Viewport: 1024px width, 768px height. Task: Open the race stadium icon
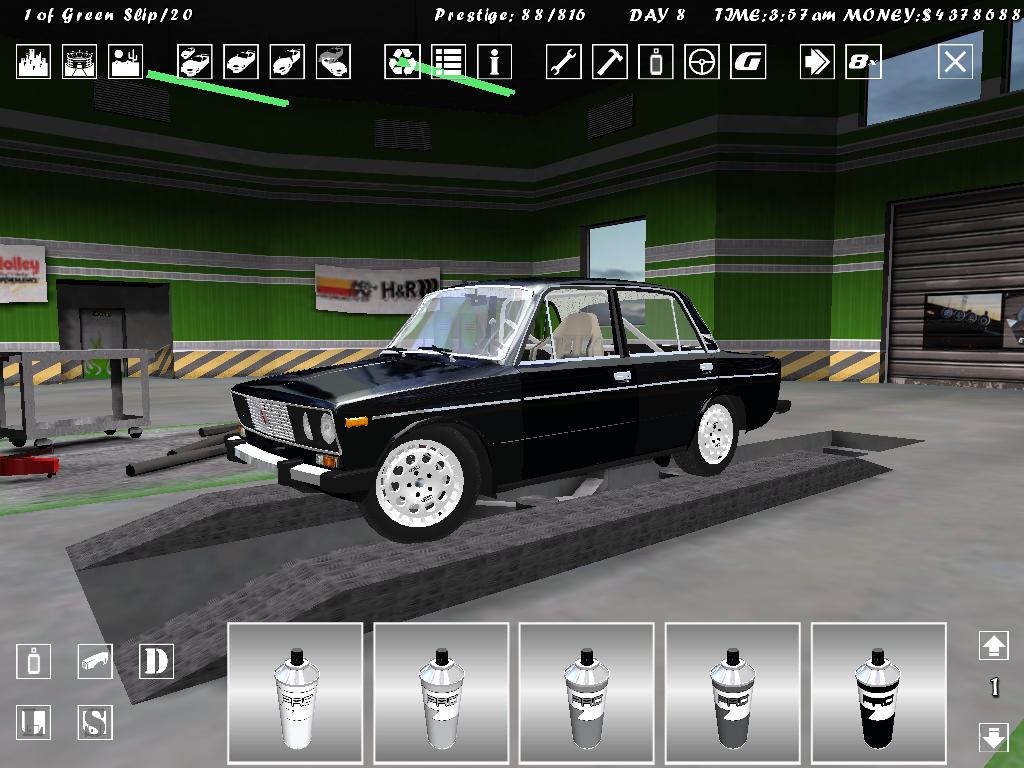80,62
